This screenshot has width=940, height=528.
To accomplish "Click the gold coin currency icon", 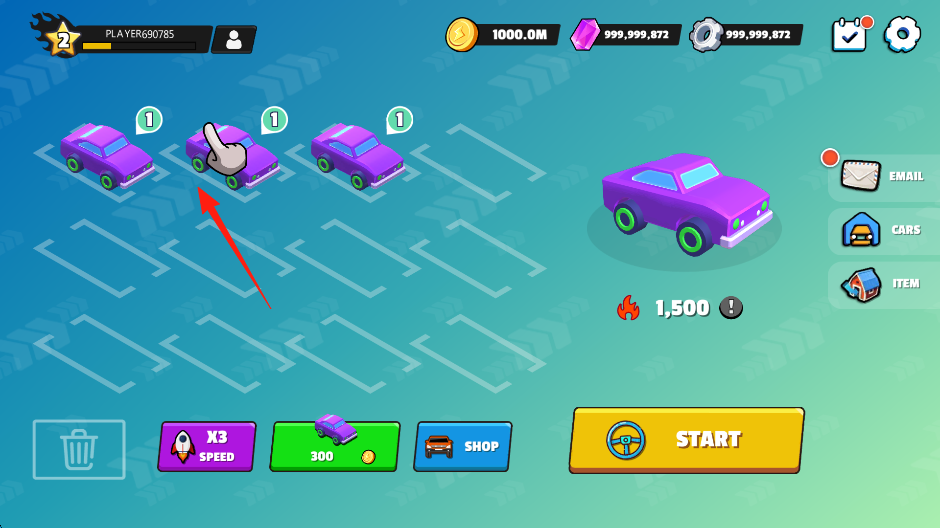I will point(462,34).
